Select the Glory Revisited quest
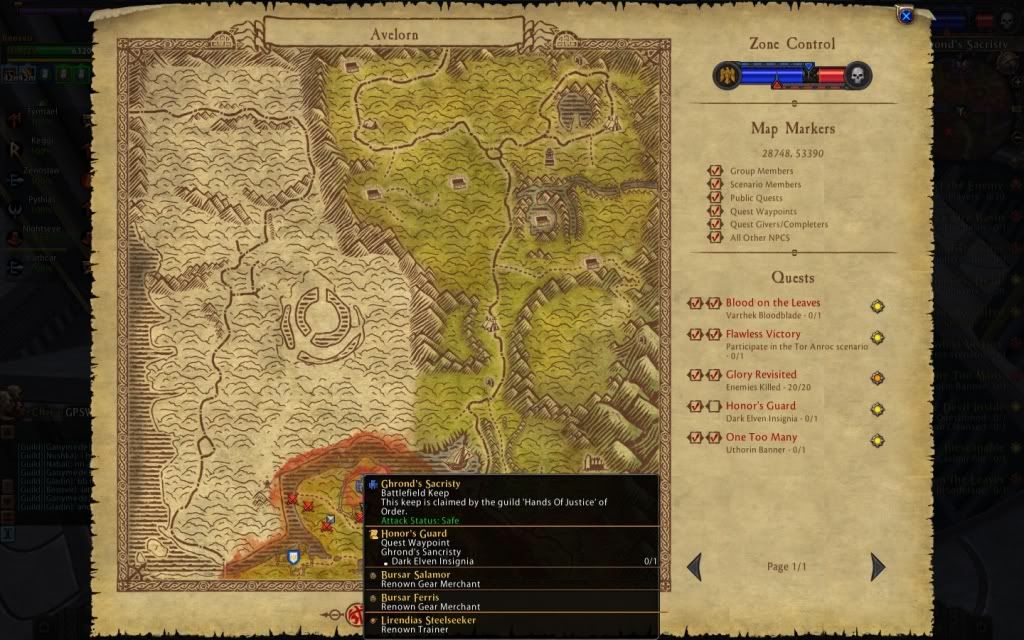This screenshot has height=640, width=1024. (761, 375)
